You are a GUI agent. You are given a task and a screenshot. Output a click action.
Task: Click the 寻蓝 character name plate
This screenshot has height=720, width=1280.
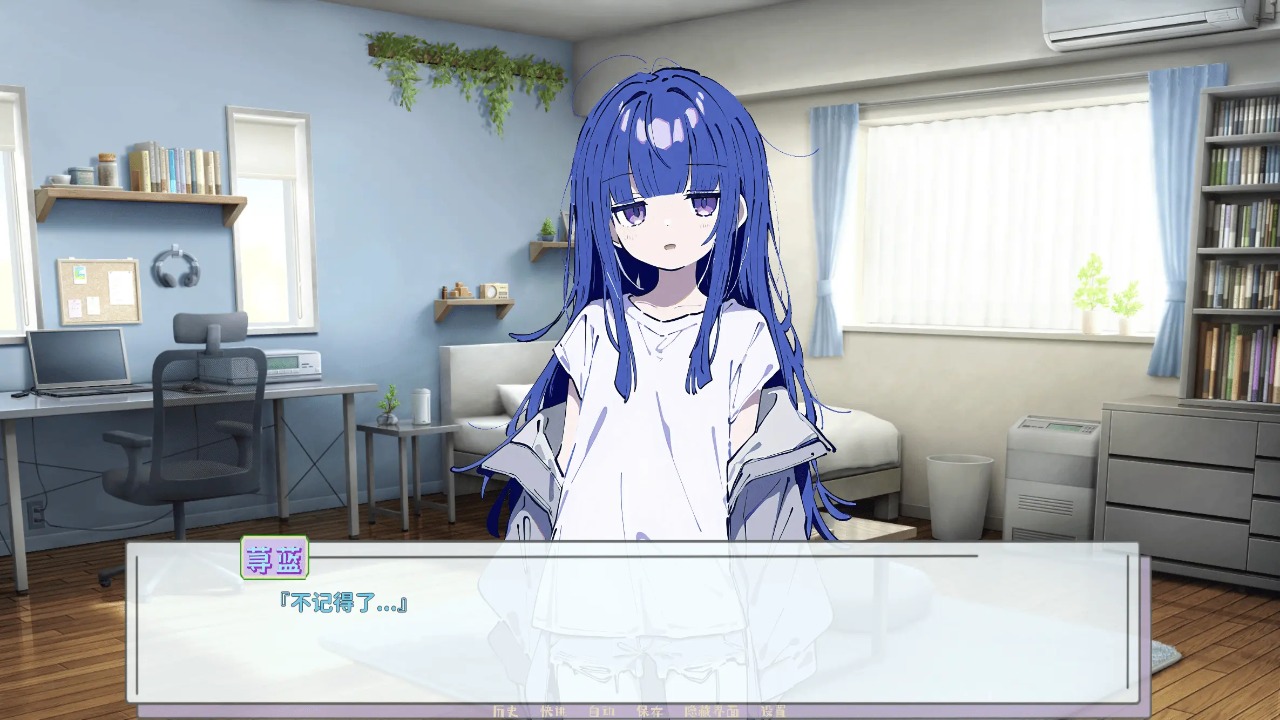[x=277, y=560]
